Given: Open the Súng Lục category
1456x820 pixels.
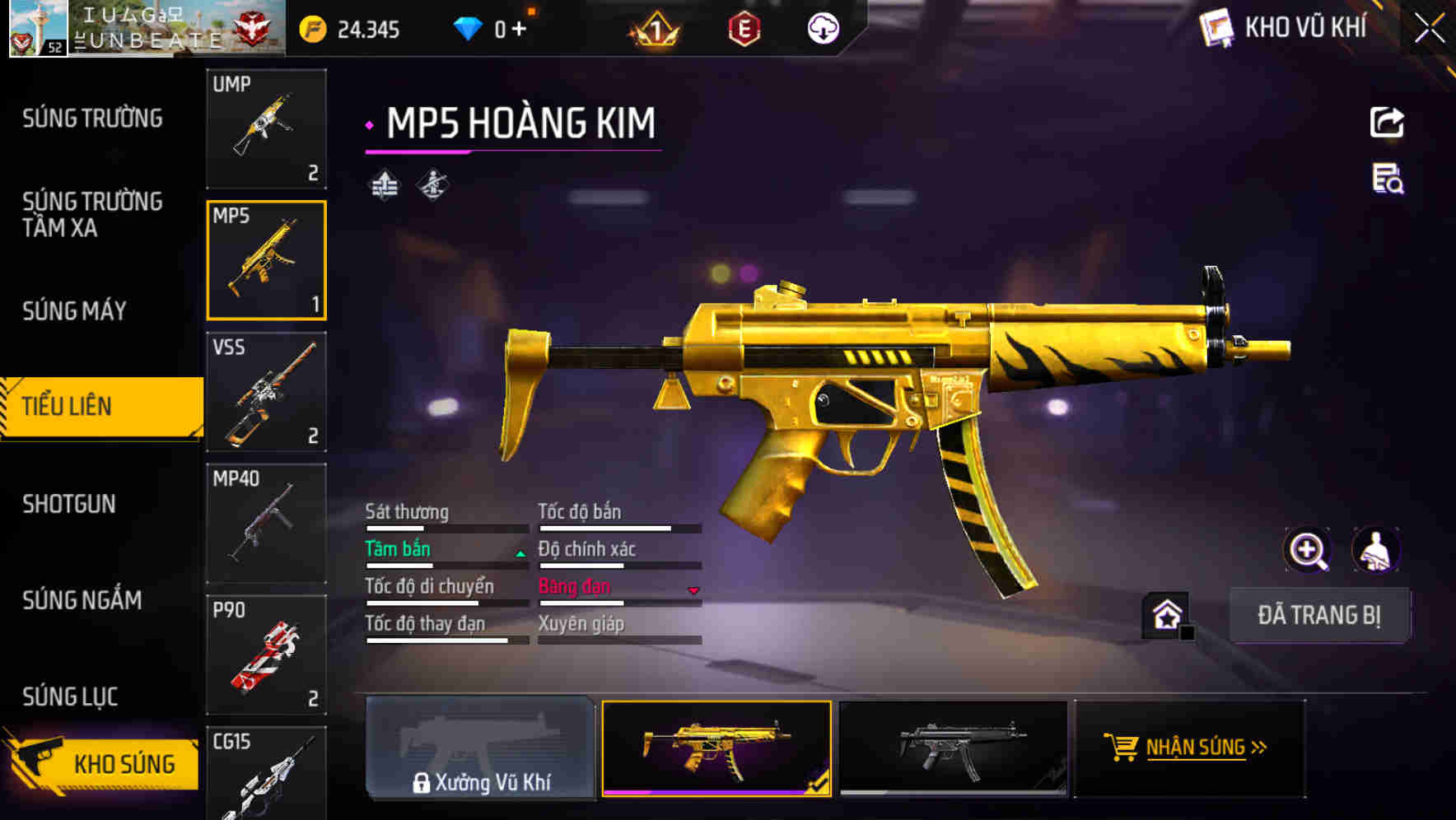Looking at the screenshot, I should point(71,697).
